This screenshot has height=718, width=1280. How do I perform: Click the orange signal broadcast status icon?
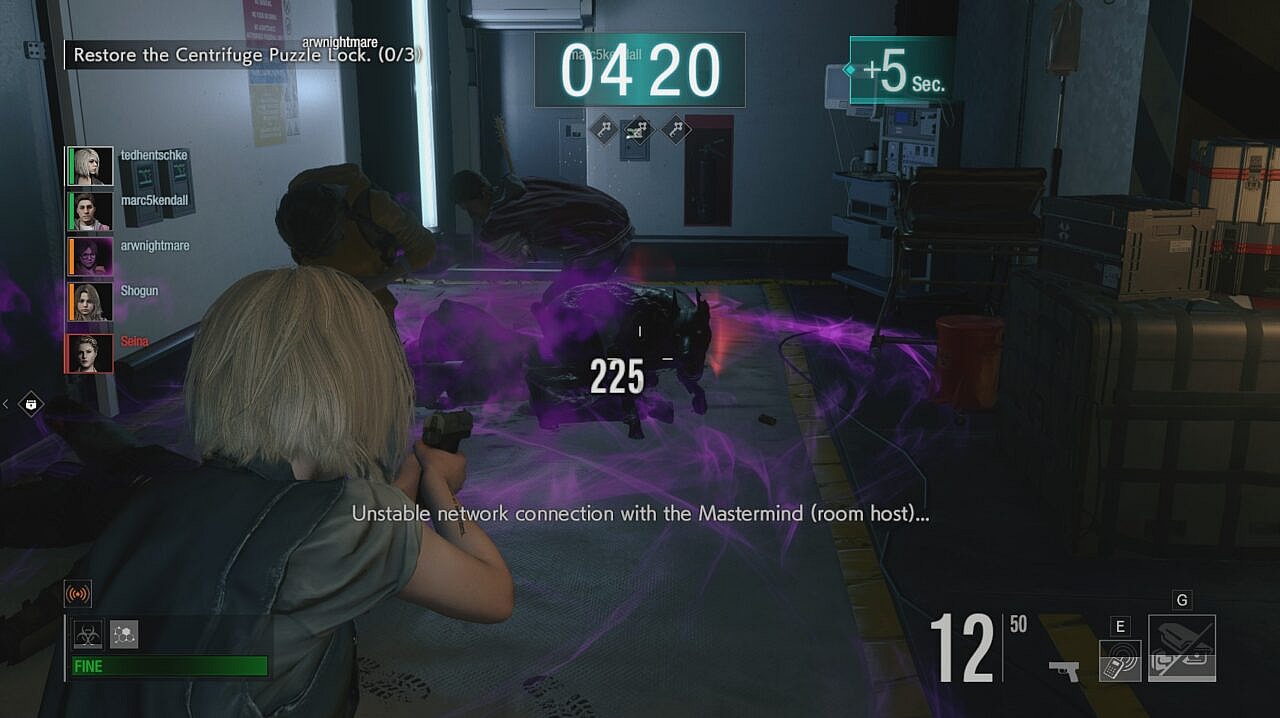click(x=77, y=594)
